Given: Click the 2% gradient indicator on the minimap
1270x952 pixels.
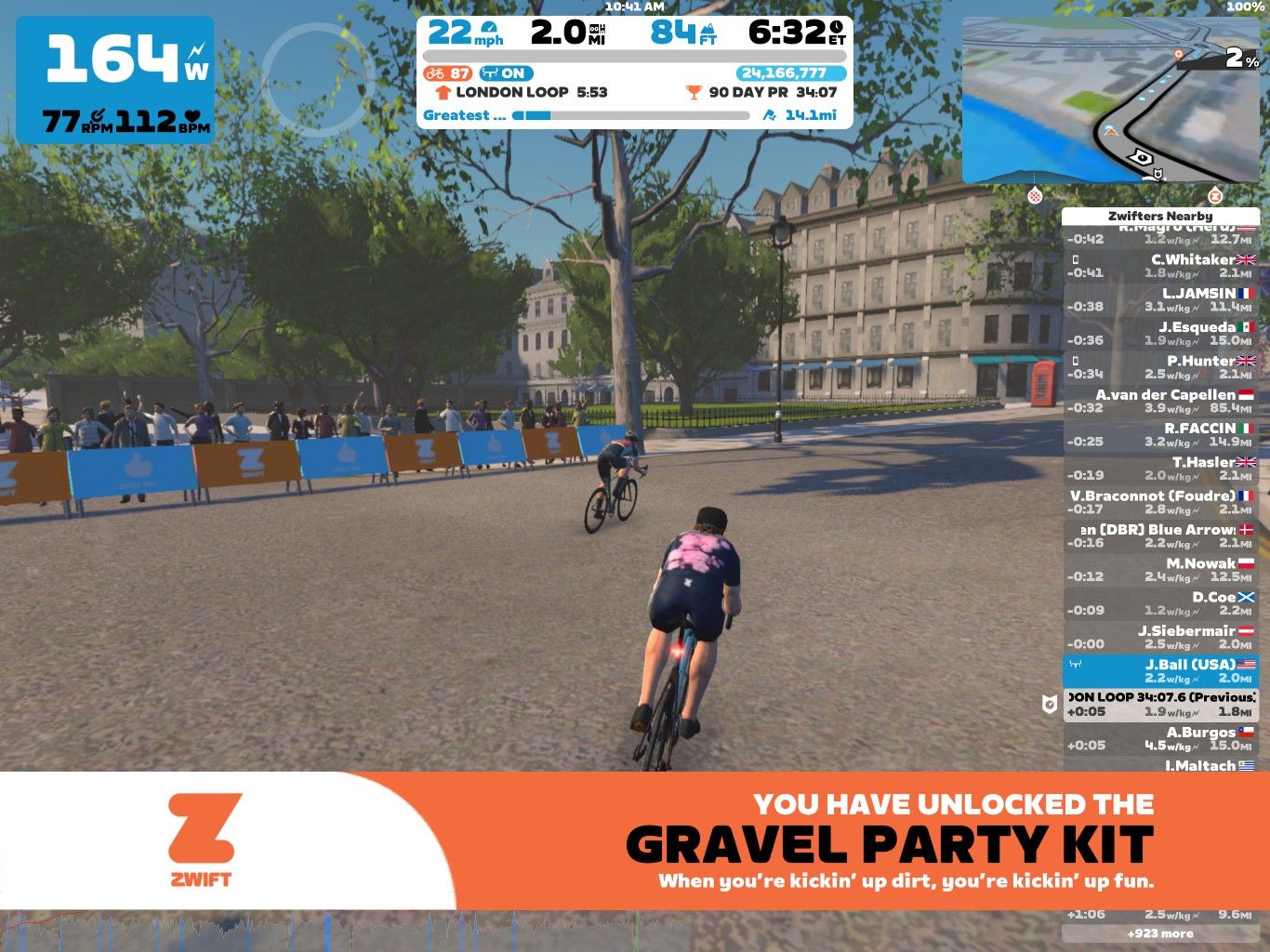Looking at the screenshot, I should [1233, 59].
